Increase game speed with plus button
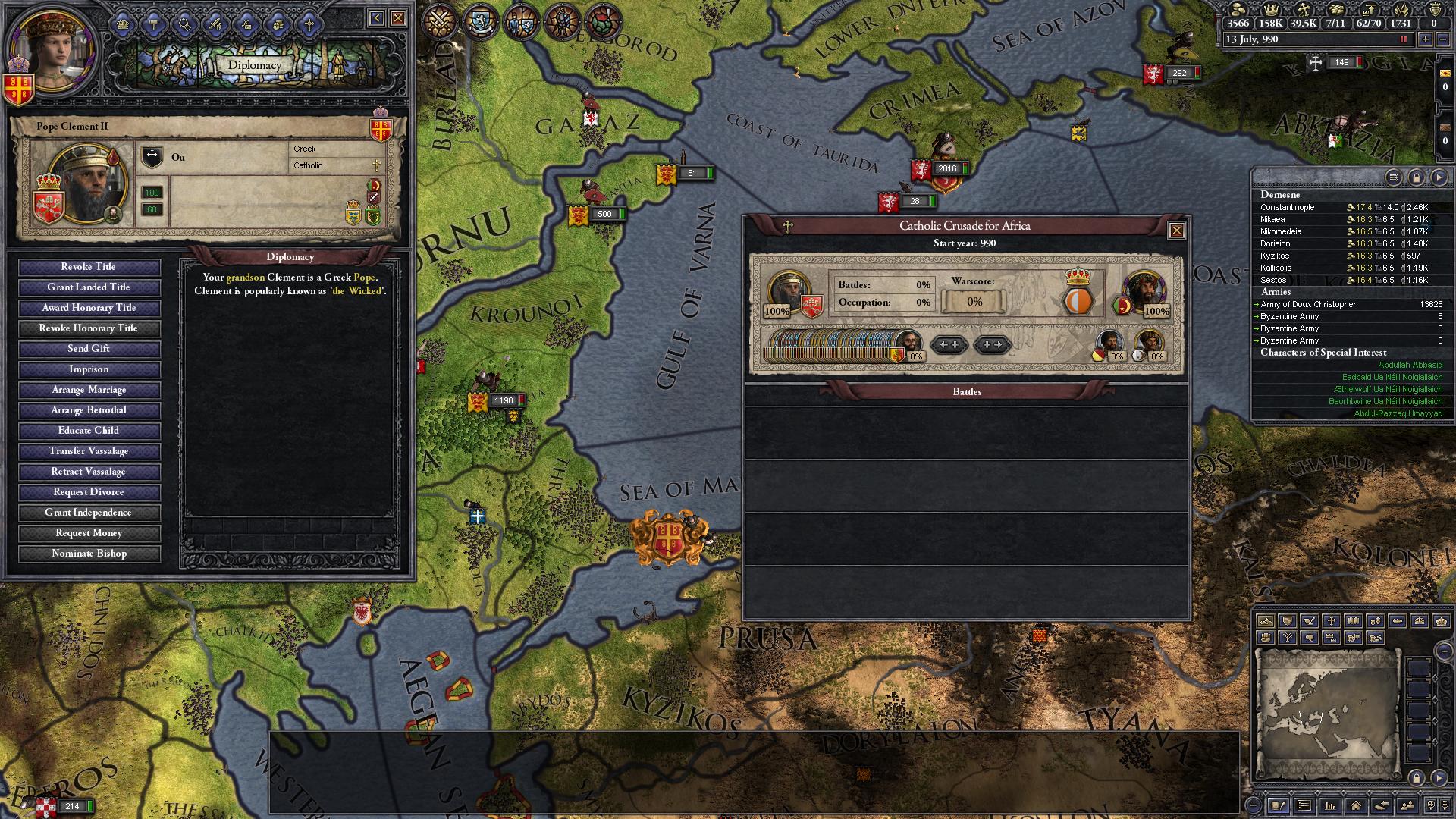The image size is (1456, 819). pyautogui.click(x=1426, y=39)
